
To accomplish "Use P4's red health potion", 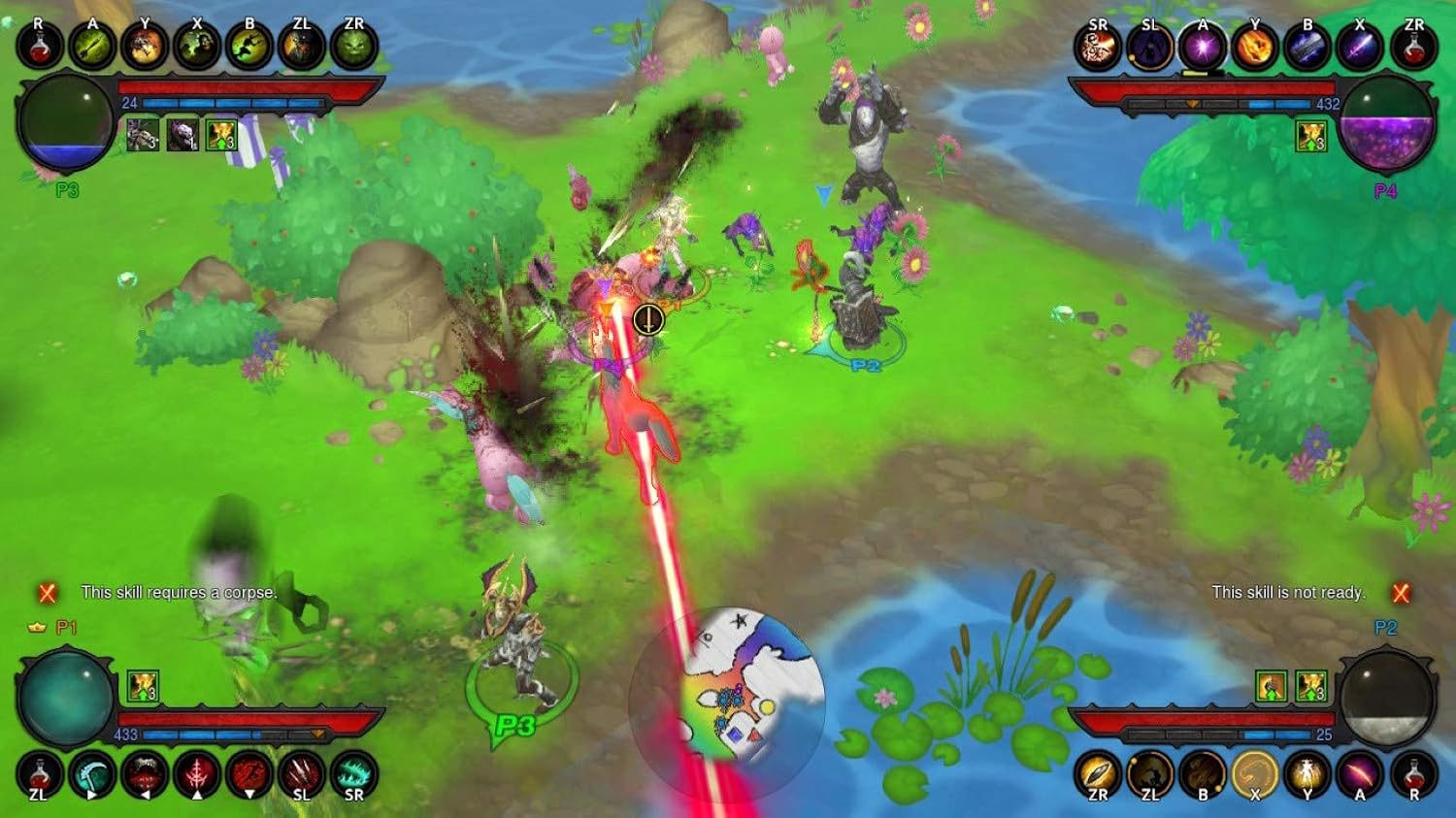I will (x=1413, y=47).
